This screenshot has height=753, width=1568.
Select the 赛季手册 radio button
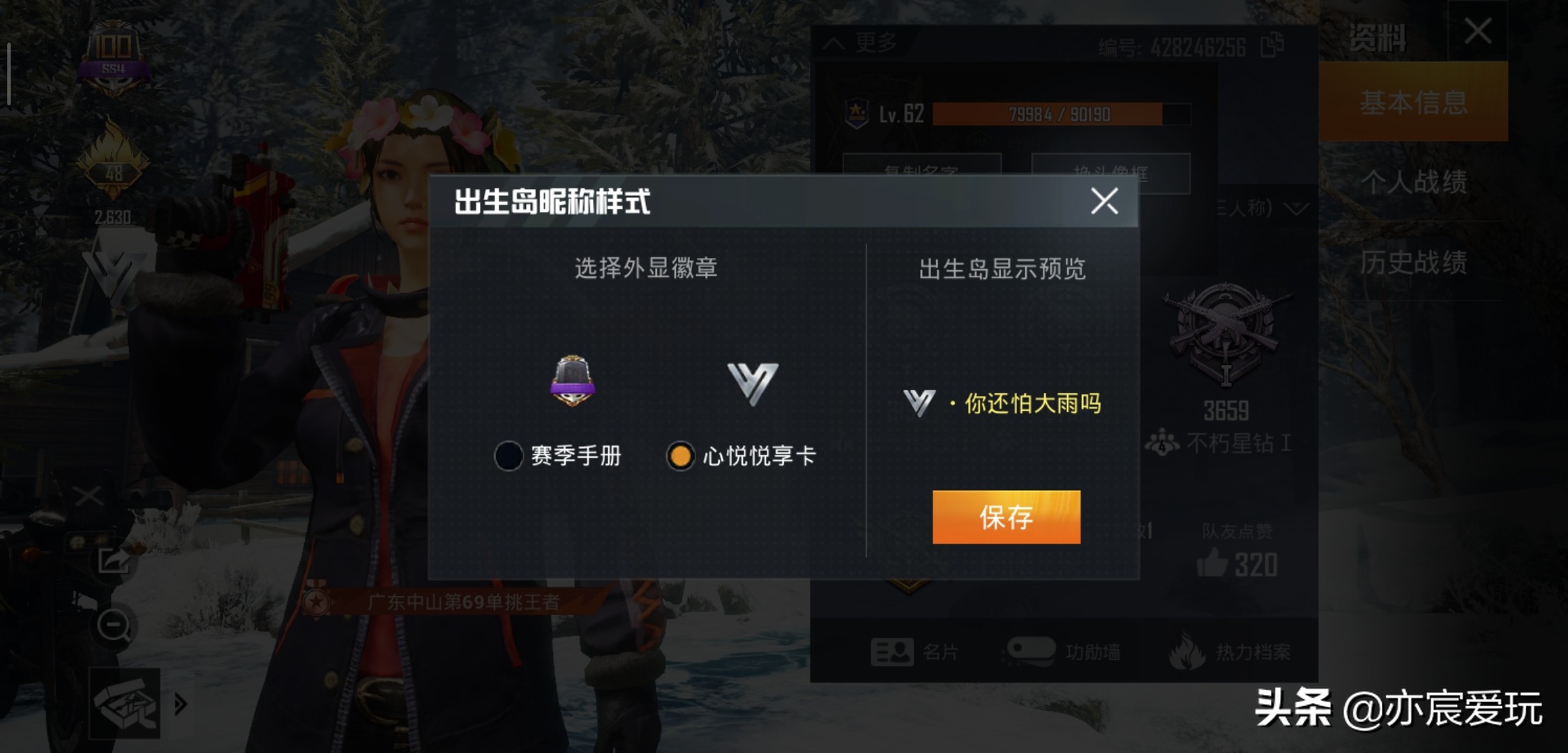[508, 453]
